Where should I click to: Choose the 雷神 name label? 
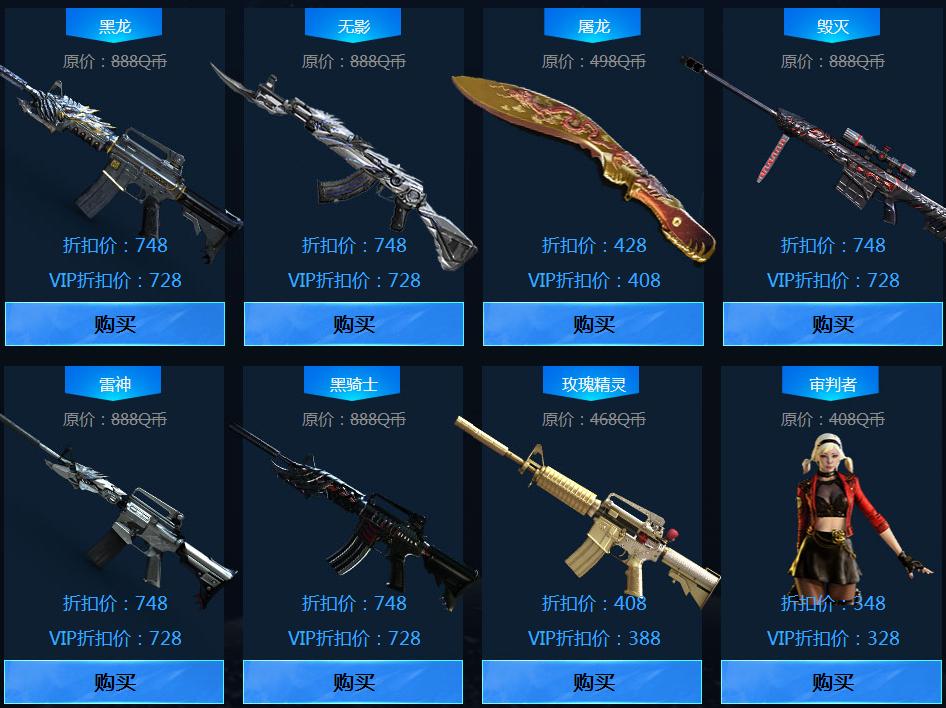114,384
